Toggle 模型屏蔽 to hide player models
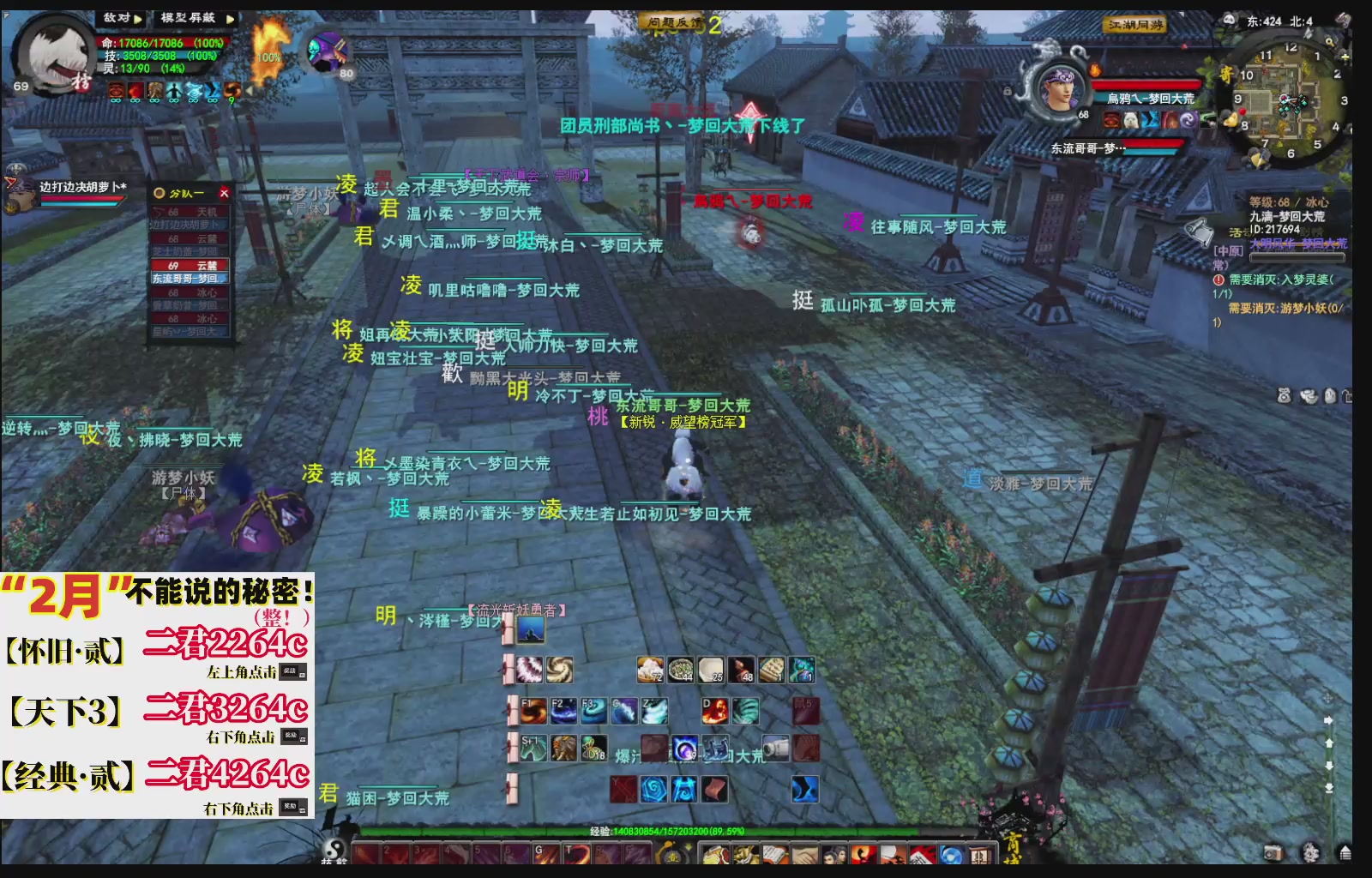Viewport: 1372px width, 878px height. pos(188,17)
